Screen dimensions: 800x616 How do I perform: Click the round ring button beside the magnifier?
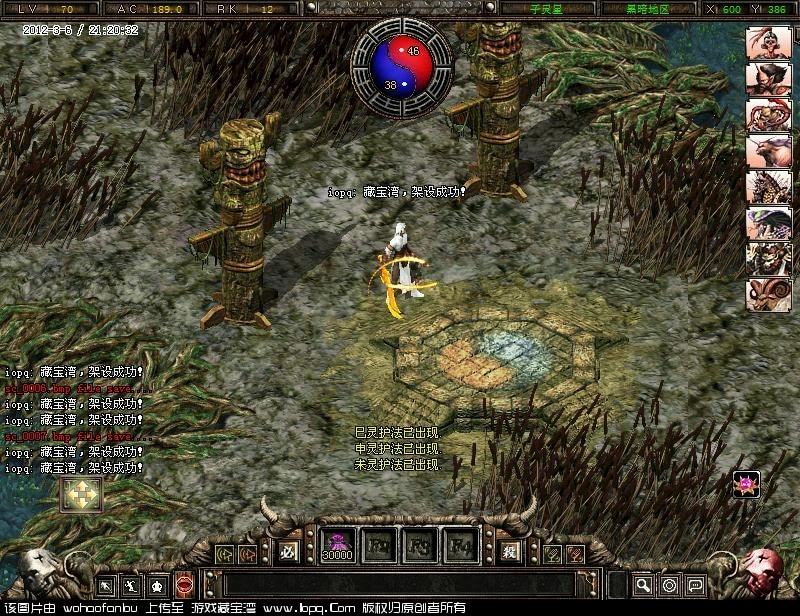point(669,584)
